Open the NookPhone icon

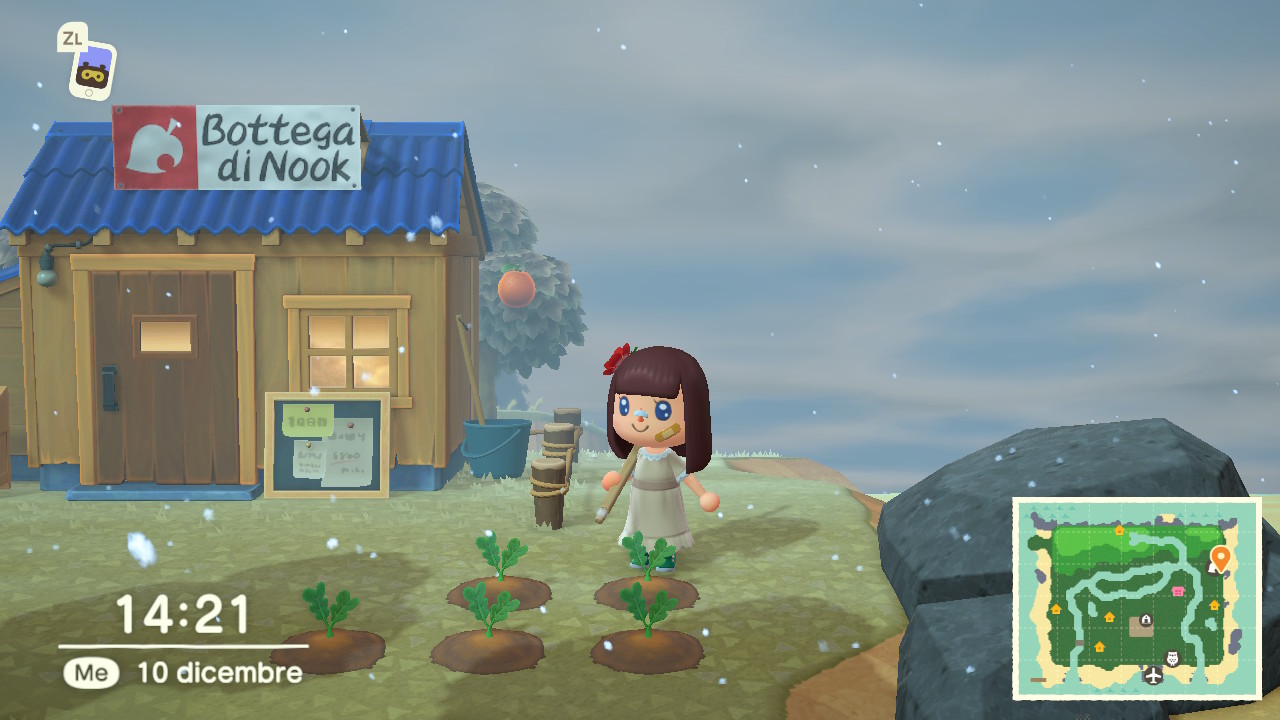(92, 72)
